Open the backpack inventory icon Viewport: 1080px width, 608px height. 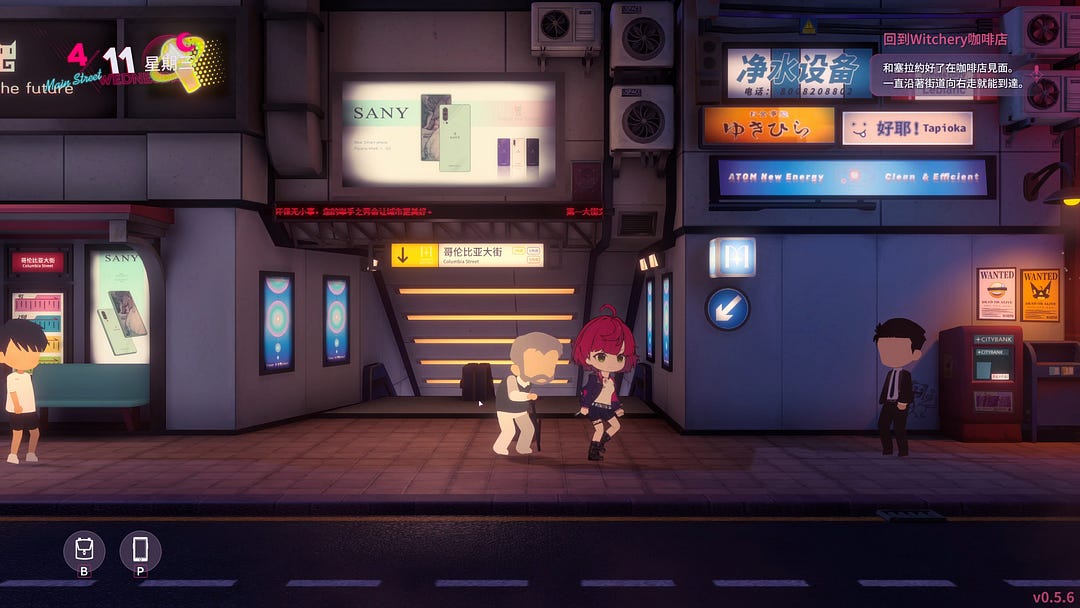tap(84, 549)
